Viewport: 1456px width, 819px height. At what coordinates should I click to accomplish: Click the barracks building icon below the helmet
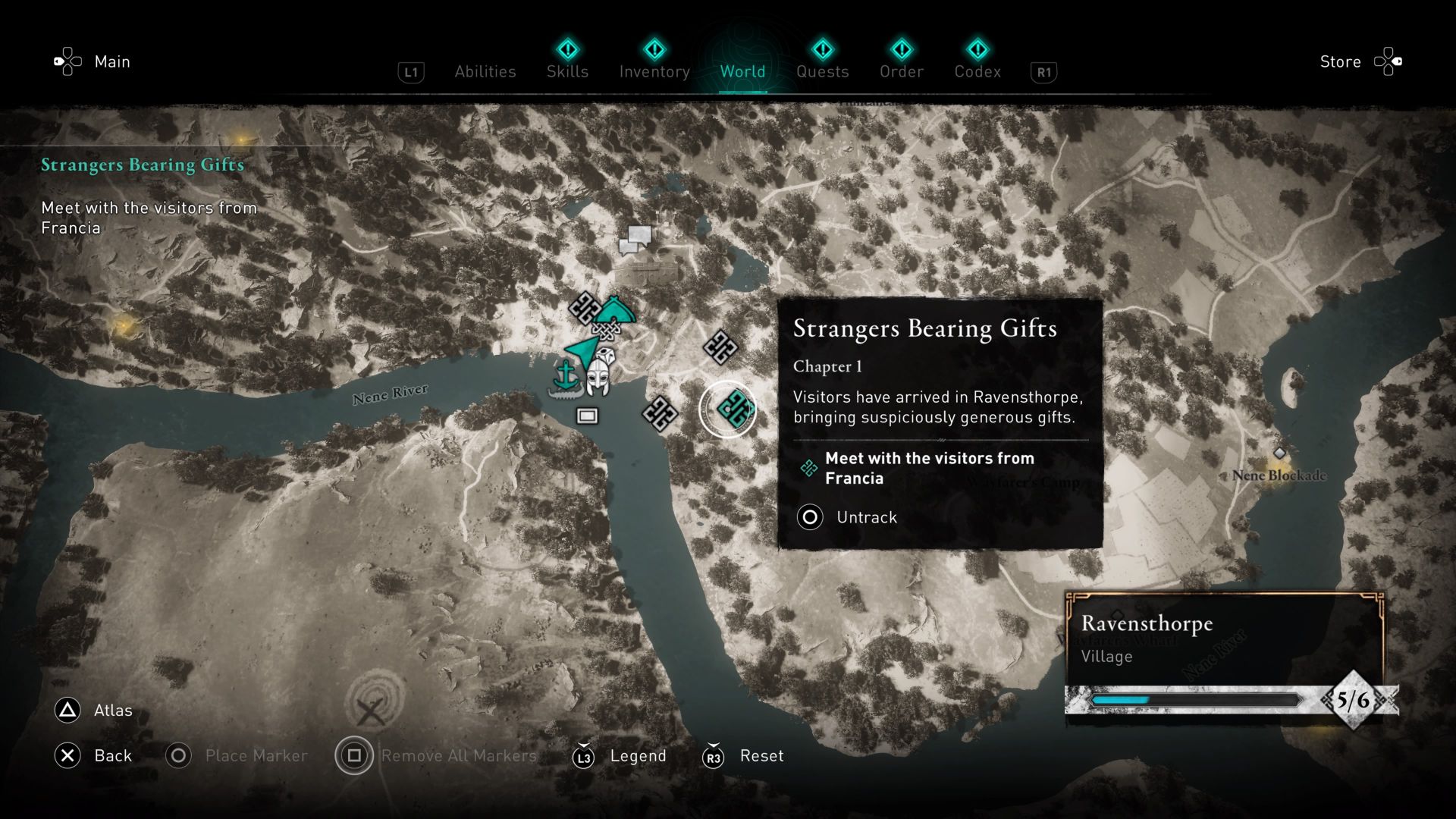[x=586, y=416]
